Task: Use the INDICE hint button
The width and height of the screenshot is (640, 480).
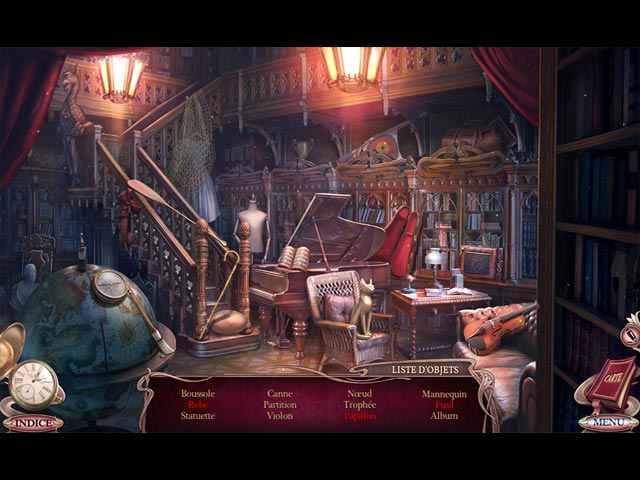Action: click(x=32, y=423)
